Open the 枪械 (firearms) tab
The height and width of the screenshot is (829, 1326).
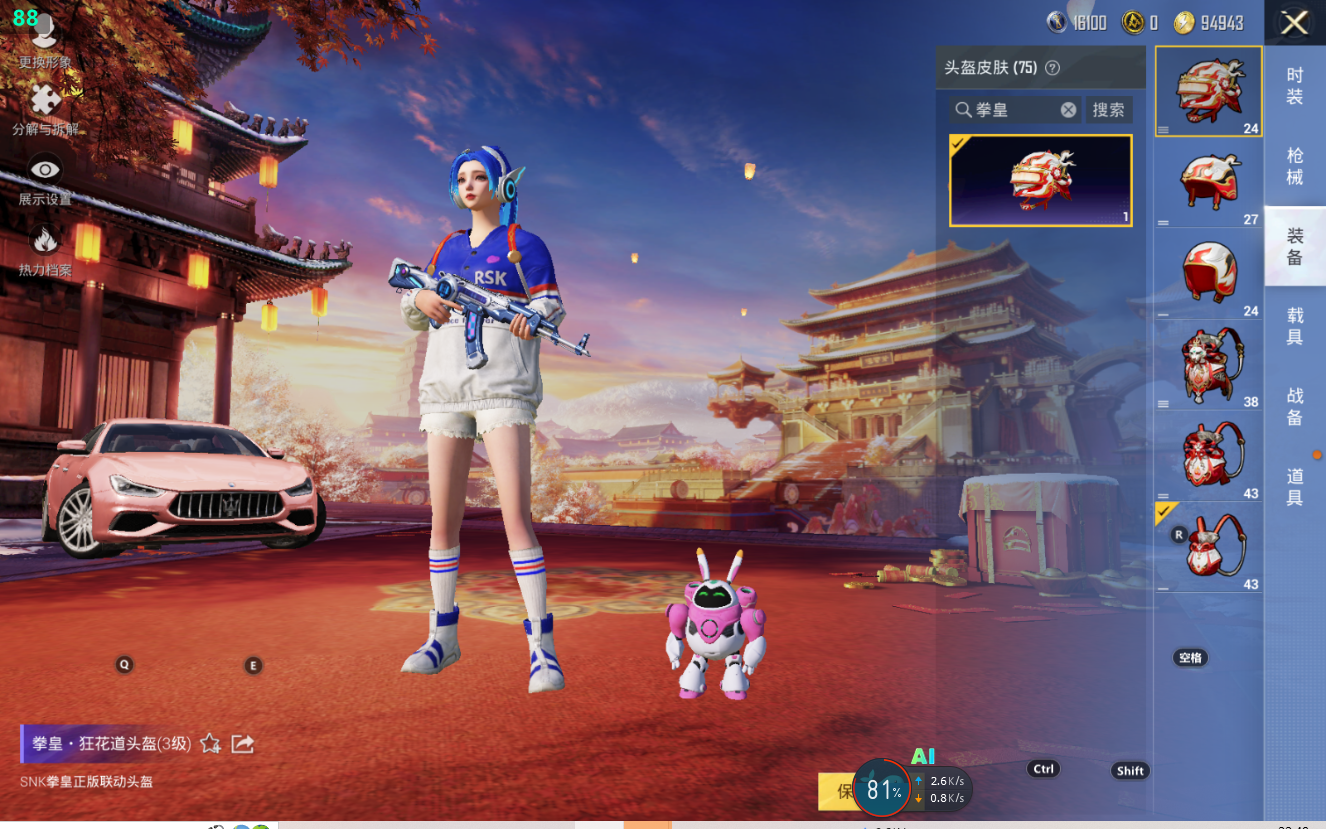(x=1295, y=166)
